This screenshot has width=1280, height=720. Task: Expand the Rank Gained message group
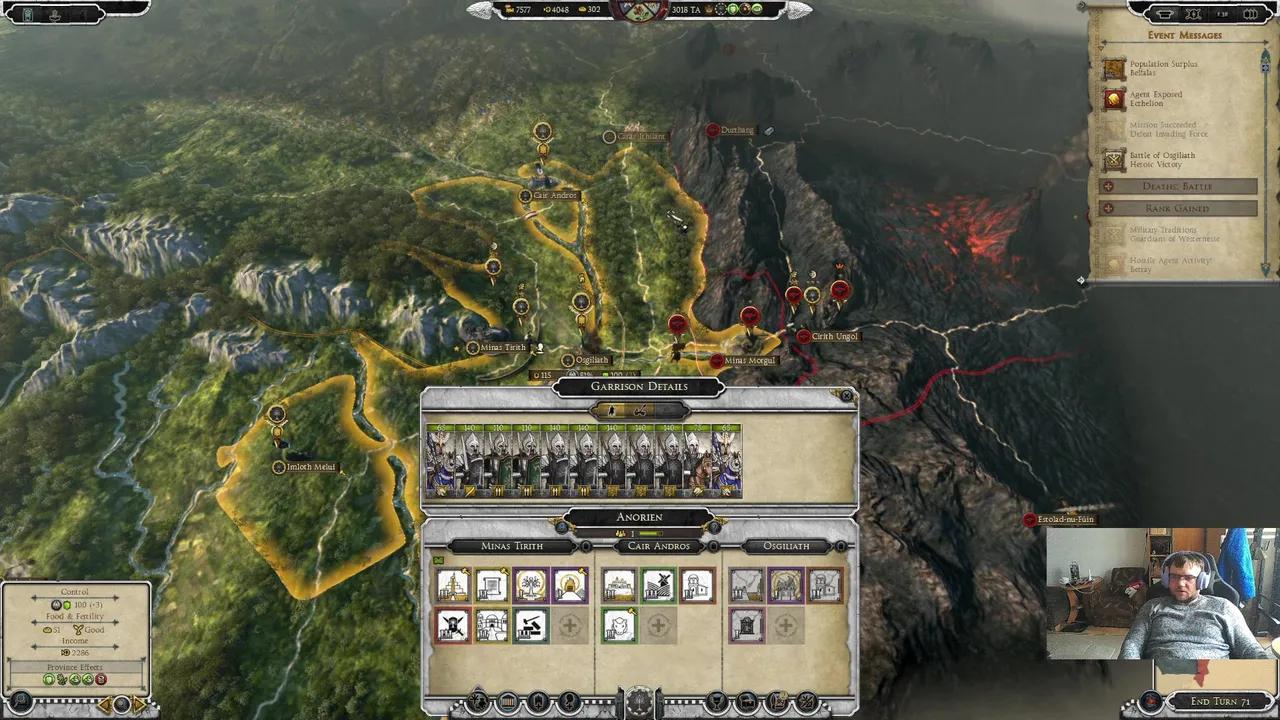coord(1177,208)
